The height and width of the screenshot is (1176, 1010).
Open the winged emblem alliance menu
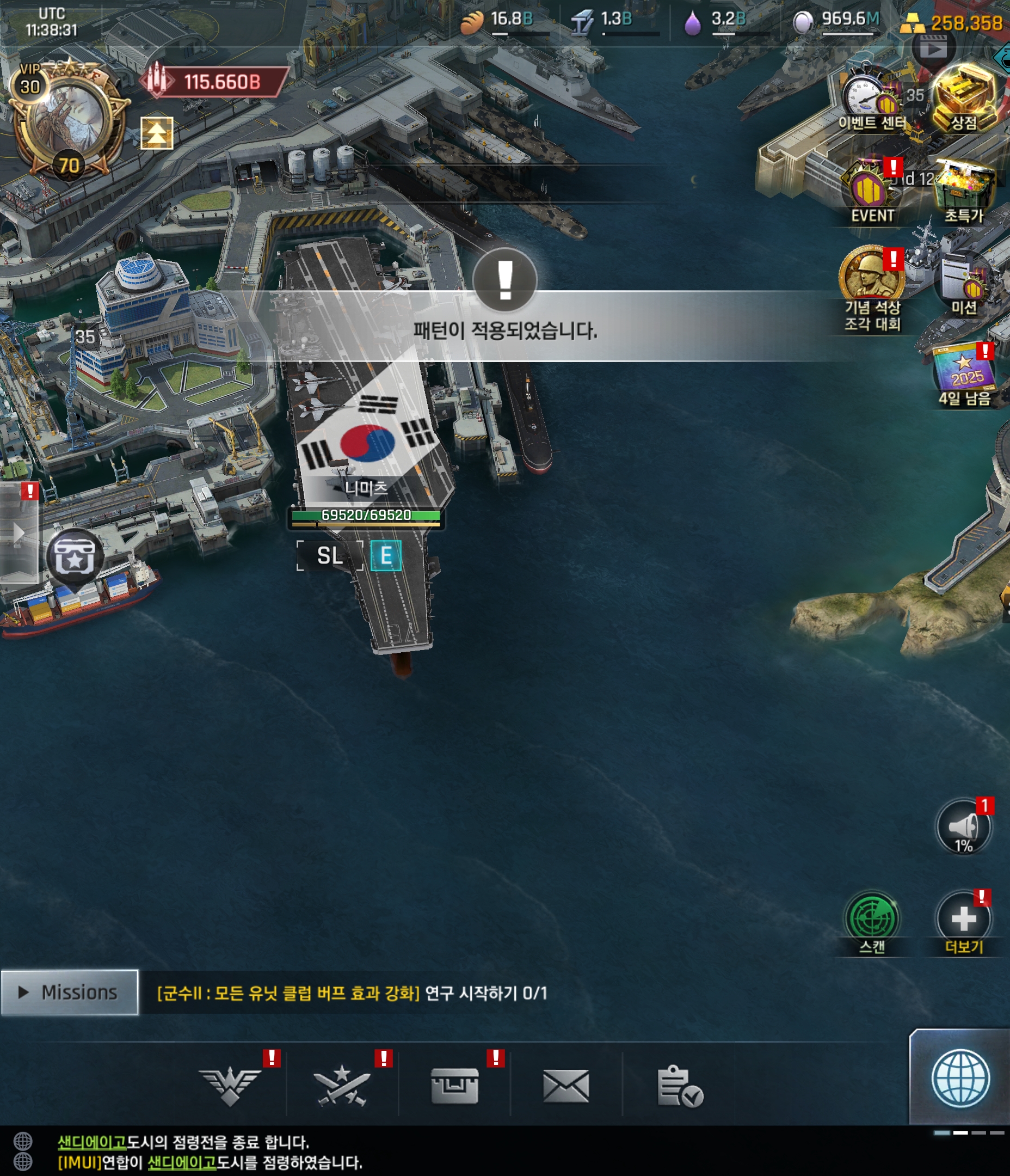pyautogui.click(x=230, y=1086)
